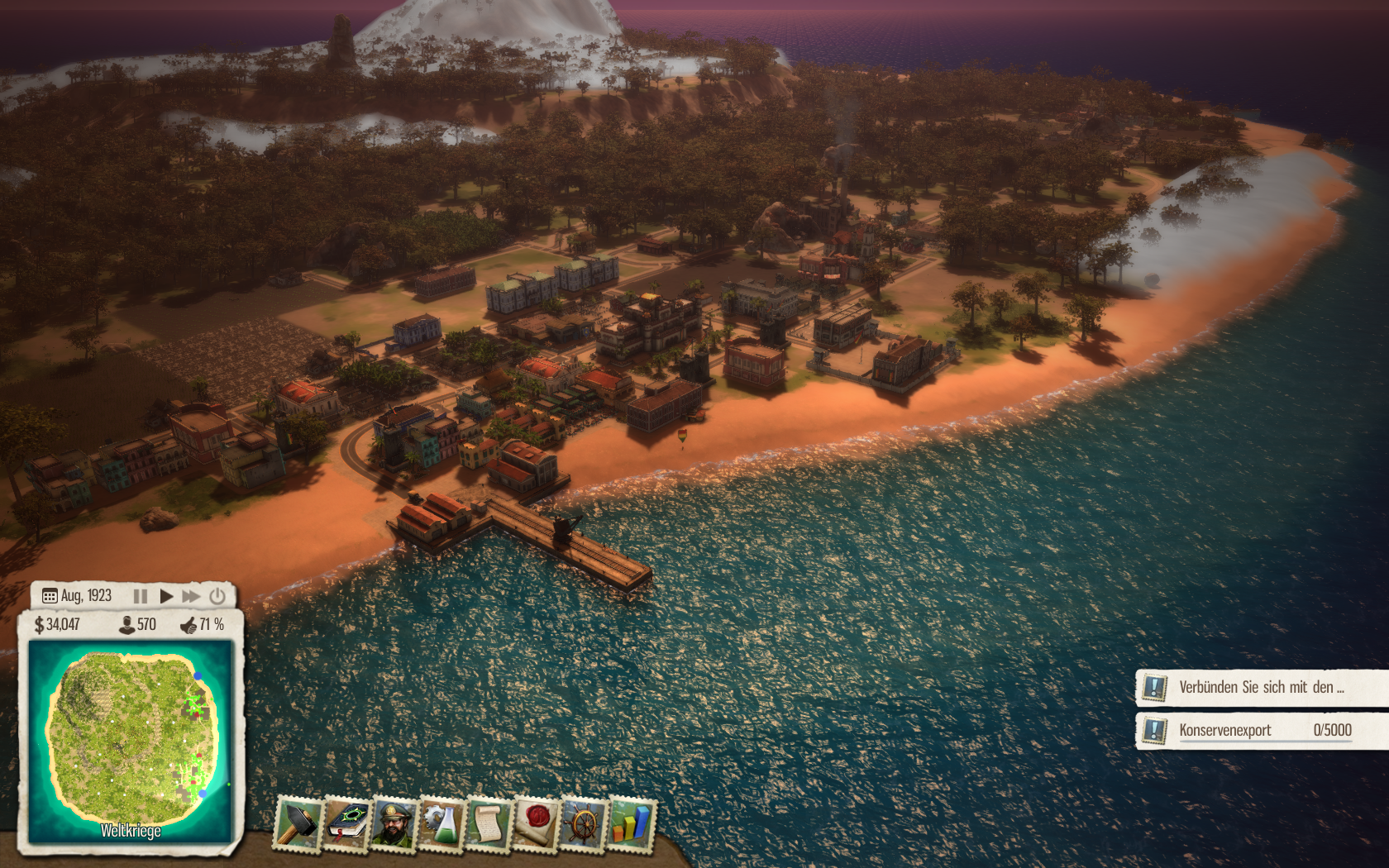This screenshot has width=1389, height=868.
Task: Pause the game simulation
Action: coord(141,596)
